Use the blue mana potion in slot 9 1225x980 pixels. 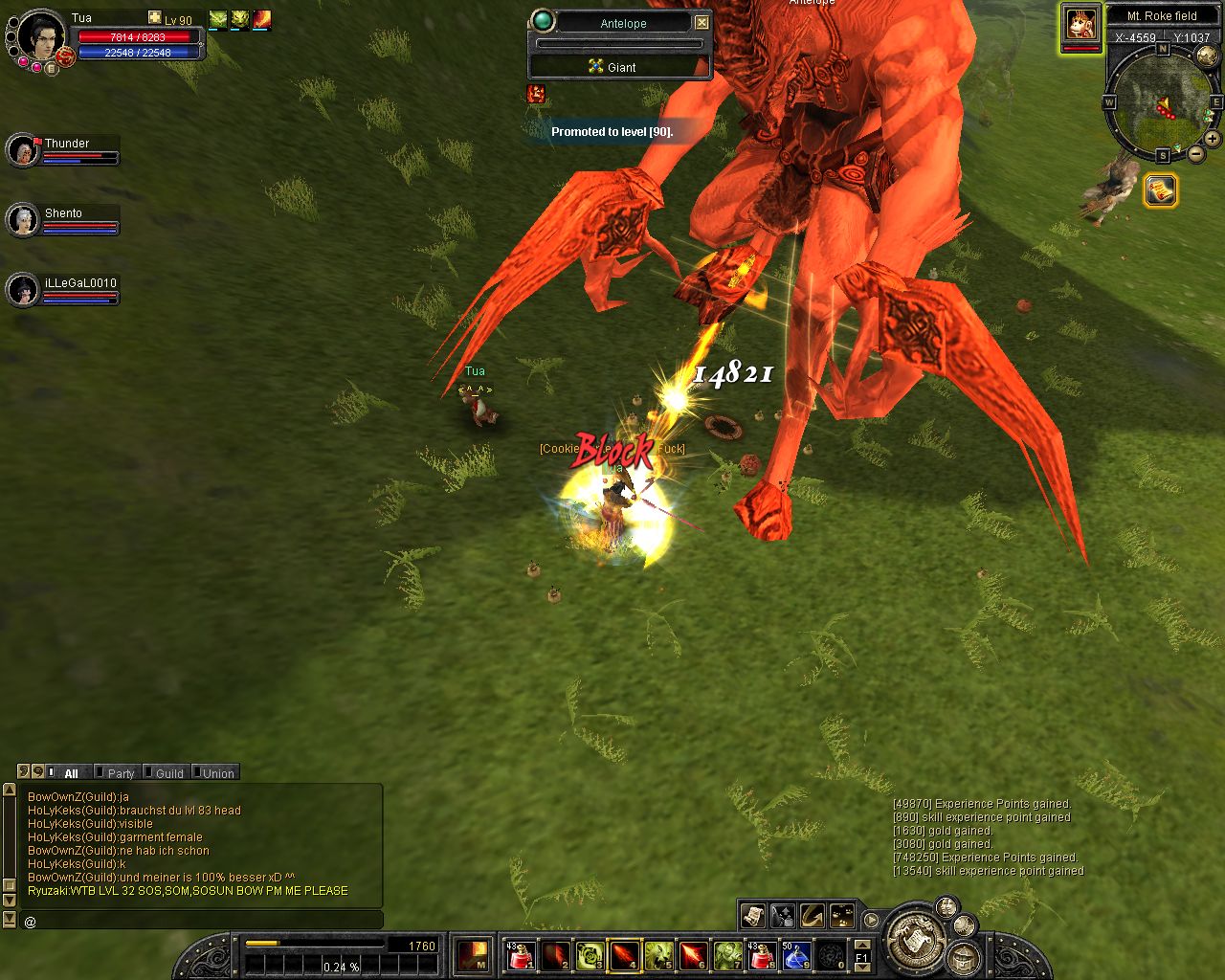[796, 955]
